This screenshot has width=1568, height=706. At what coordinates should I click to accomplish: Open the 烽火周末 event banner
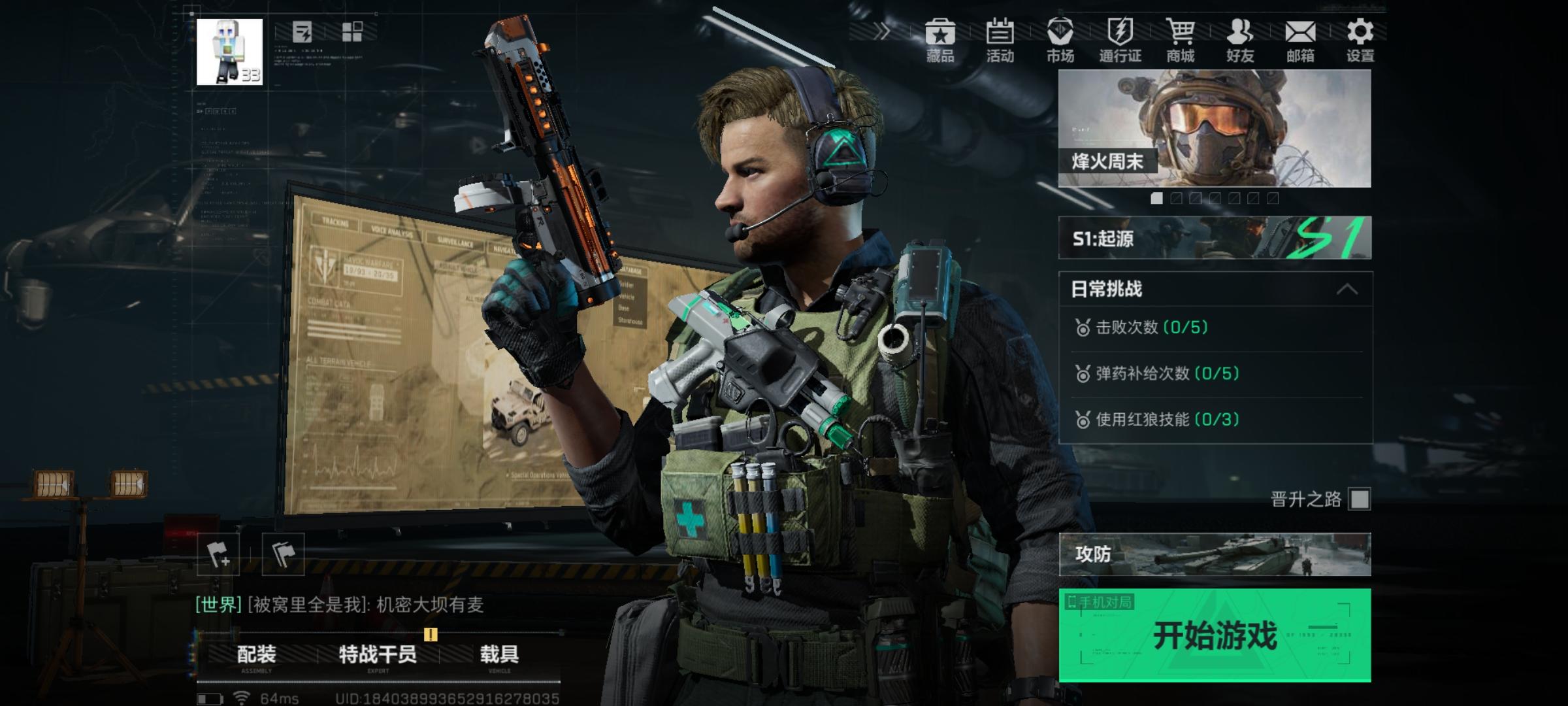[1215, 129]
